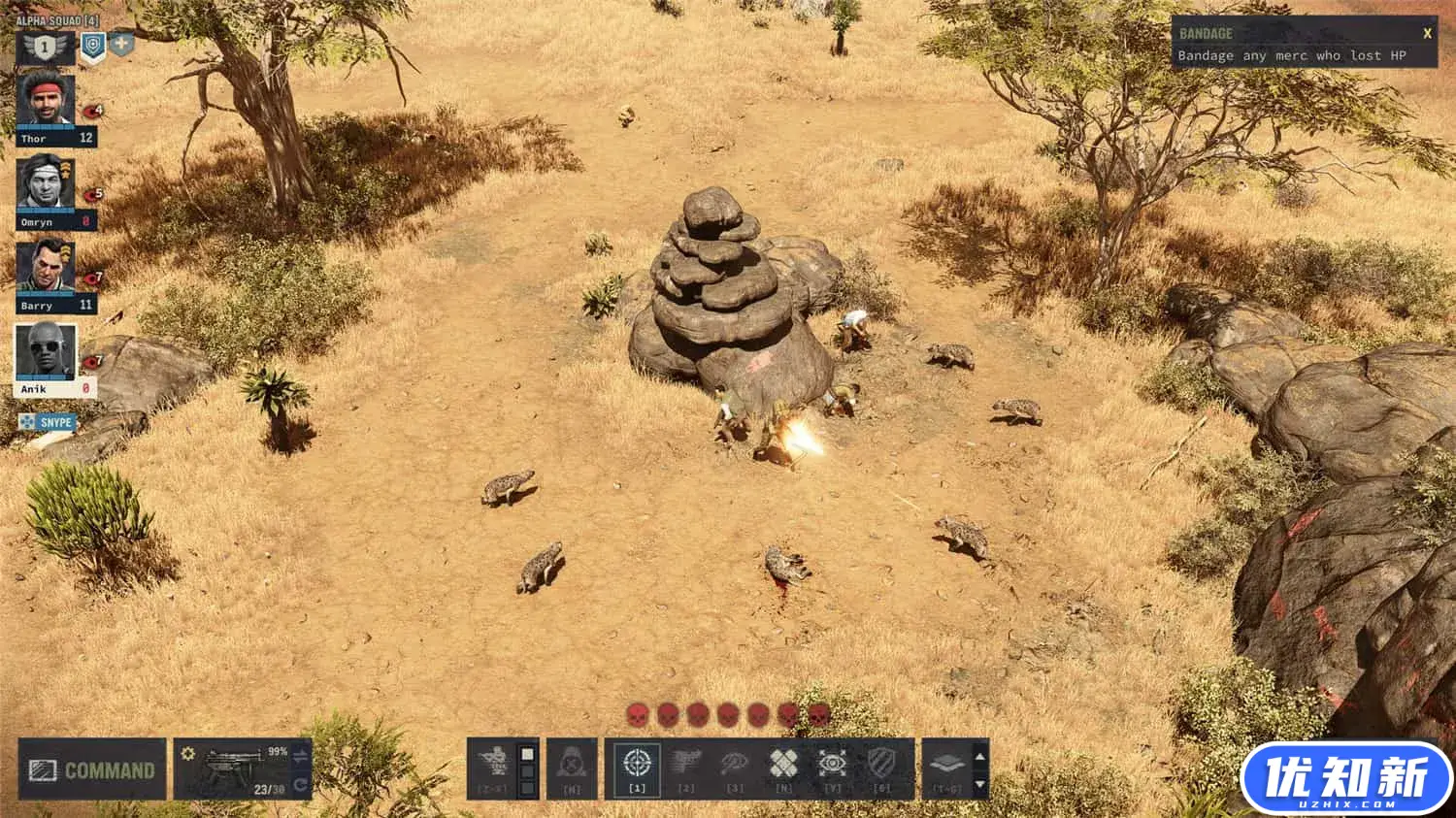Screen dimensions: 1456x818
Task: Click the Alpha Squad winged badge
Action: [x=45, y=47]
